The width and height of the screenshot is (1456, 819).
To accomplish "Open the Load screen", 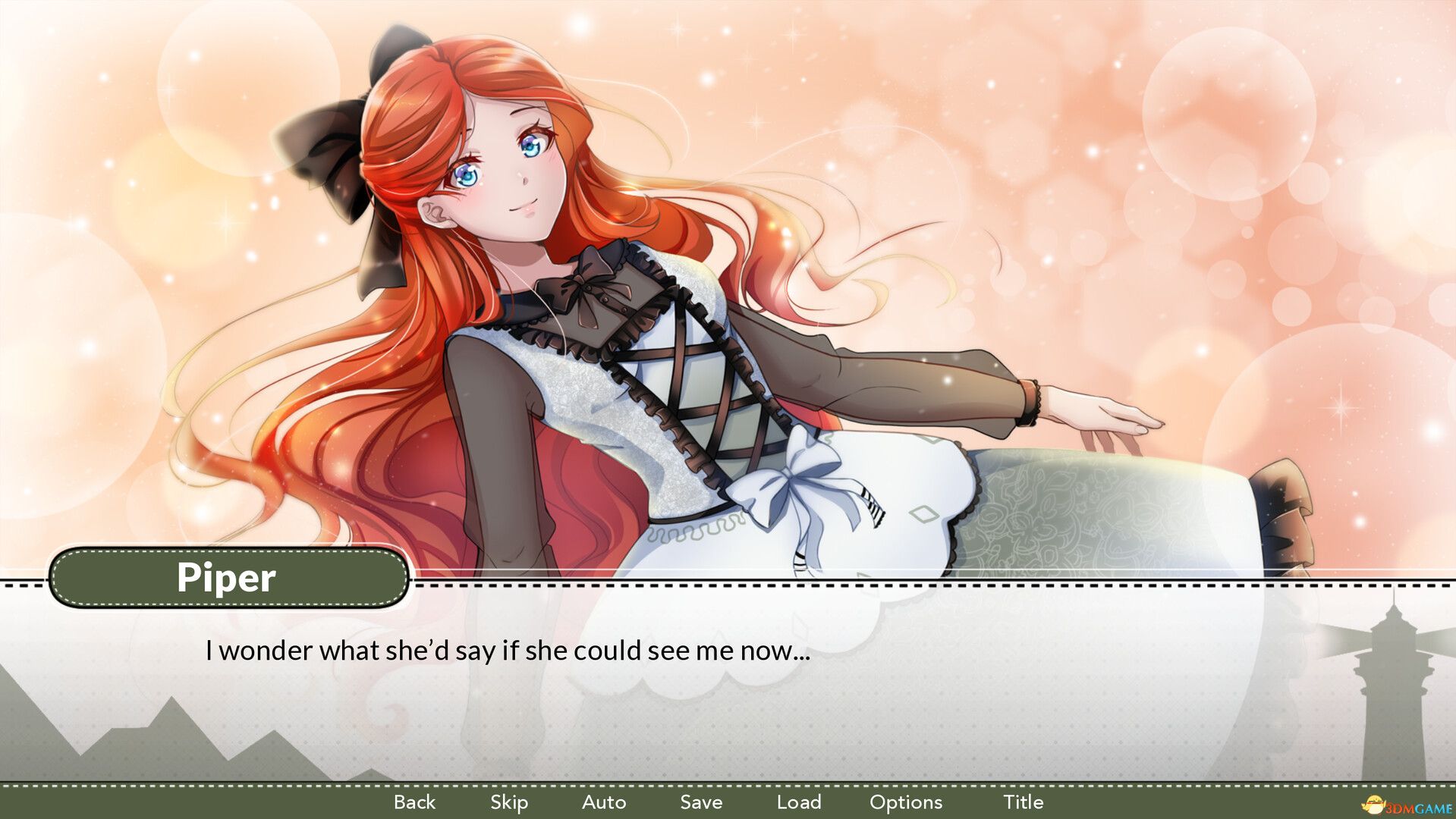I will coord(800,802).
